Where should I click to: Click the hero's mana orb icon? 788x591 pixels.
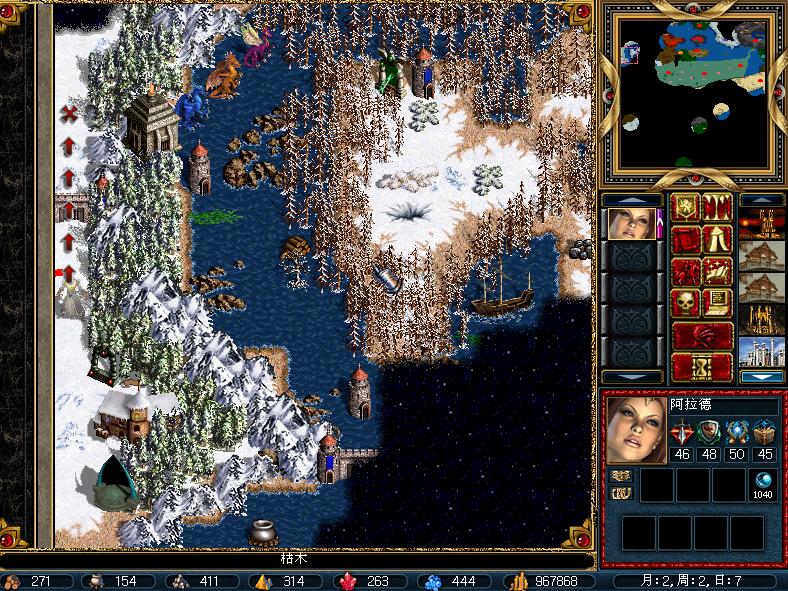pyautogui.click(x=763, y=479)
